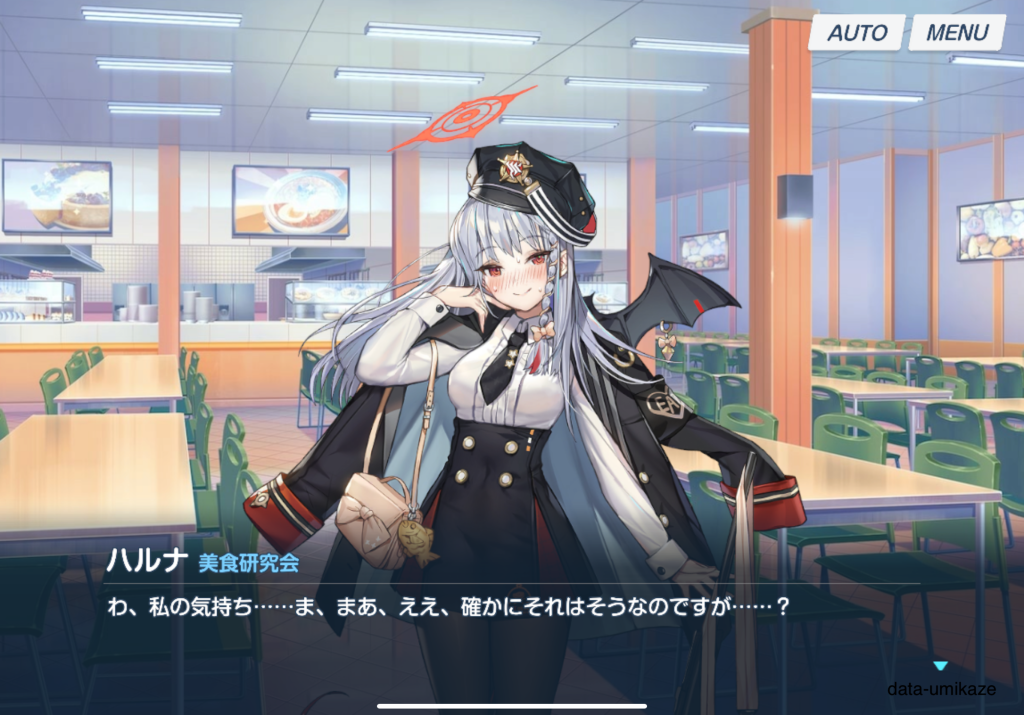Toggle the AUTO dialogue button
The image size is (1024, 715).
857,32
